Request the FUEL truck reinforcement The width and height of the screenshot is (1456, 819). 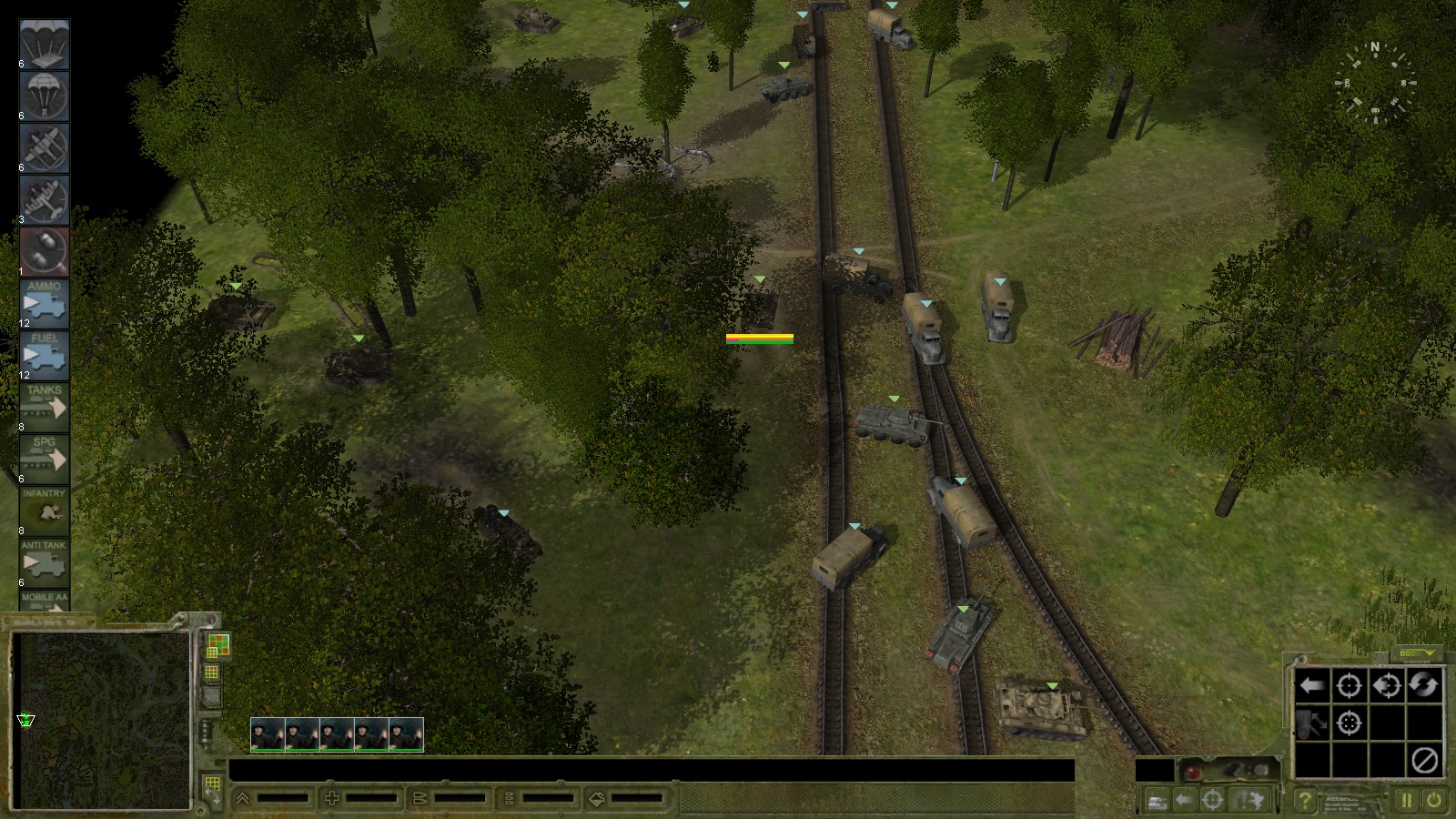coord(44,356)
